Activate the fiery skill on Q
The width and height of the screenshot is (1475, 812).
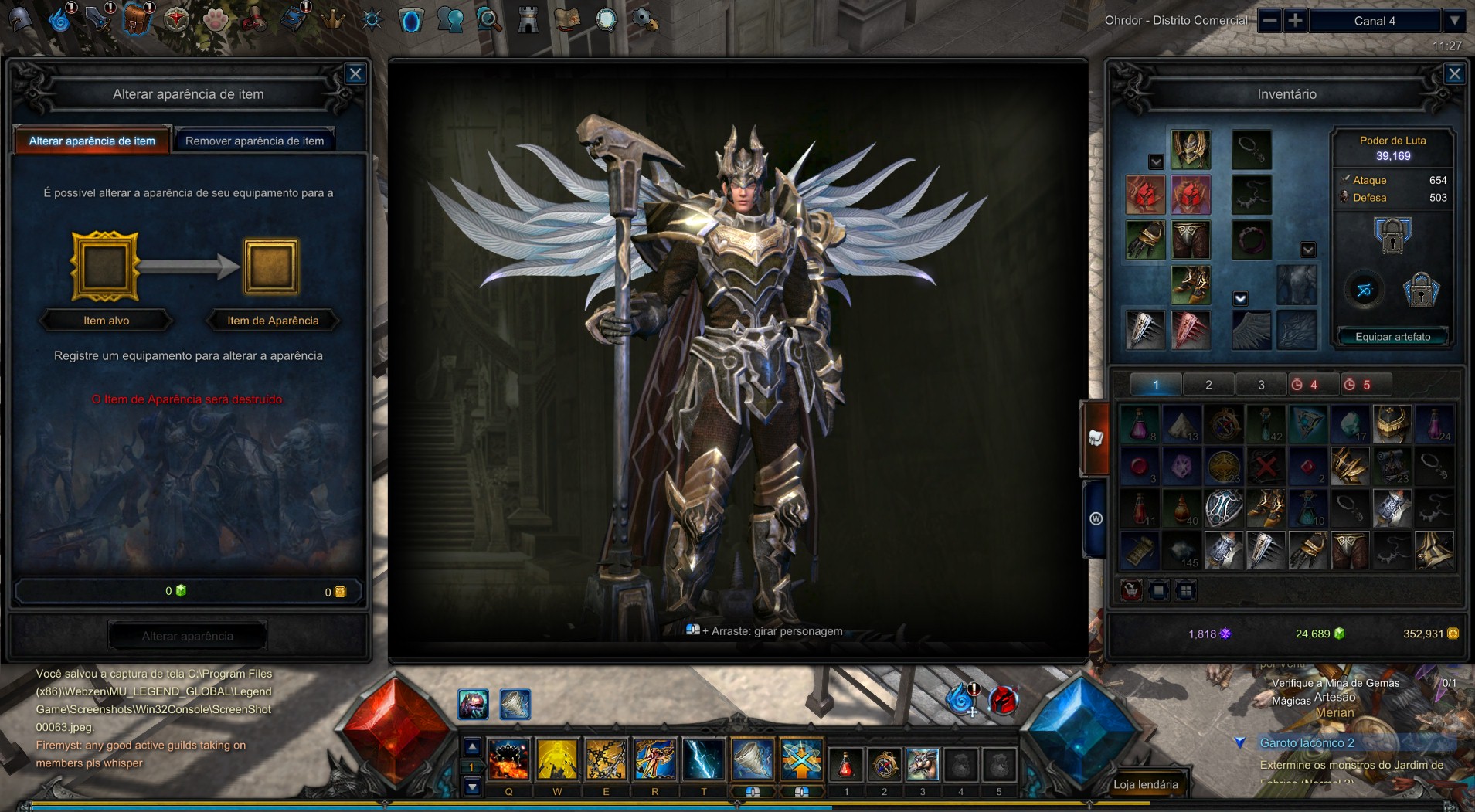click(x=508, y=759)
